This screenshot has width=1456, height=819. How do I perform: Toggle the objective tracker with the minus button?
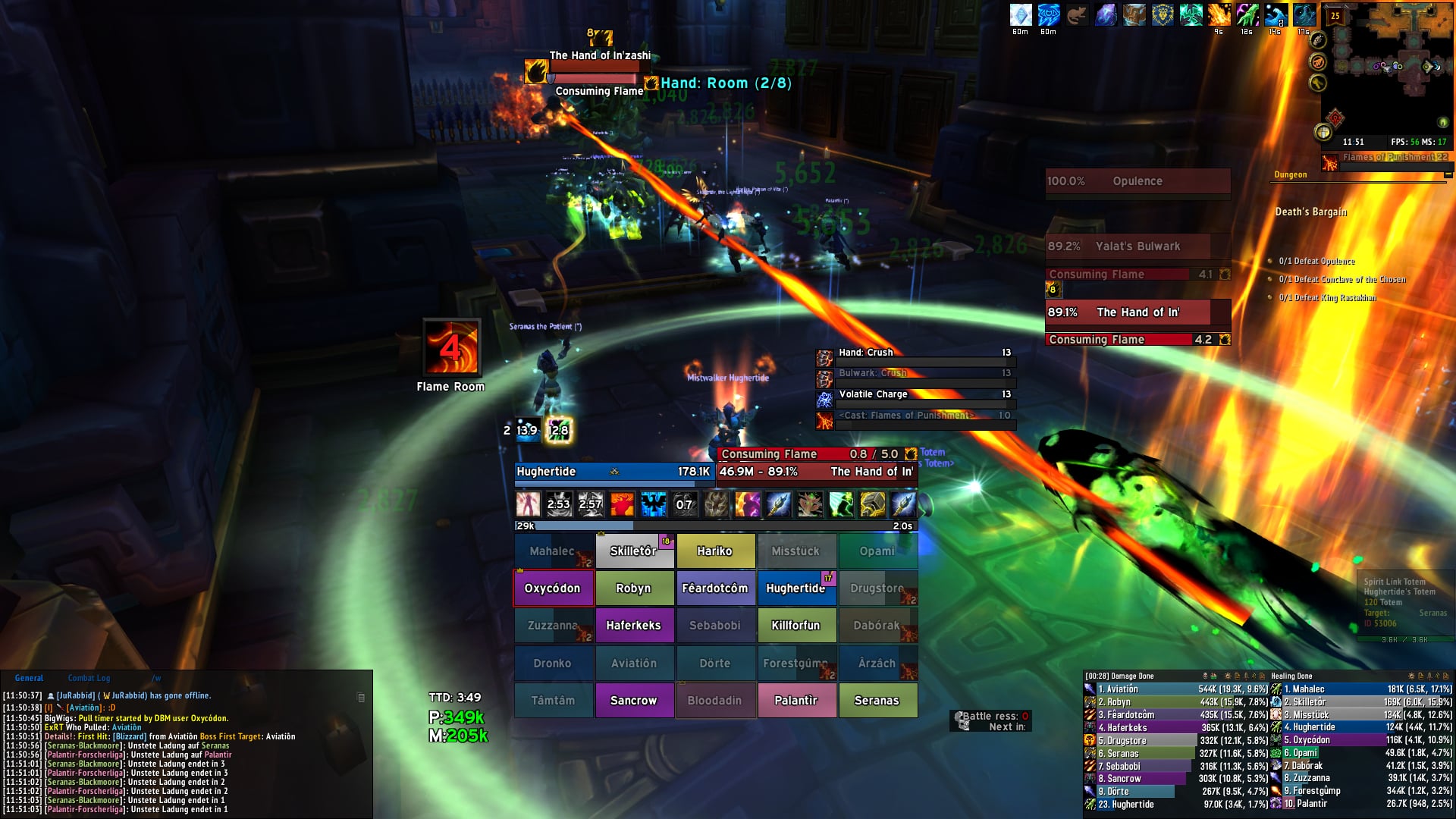pos(1447,175)
